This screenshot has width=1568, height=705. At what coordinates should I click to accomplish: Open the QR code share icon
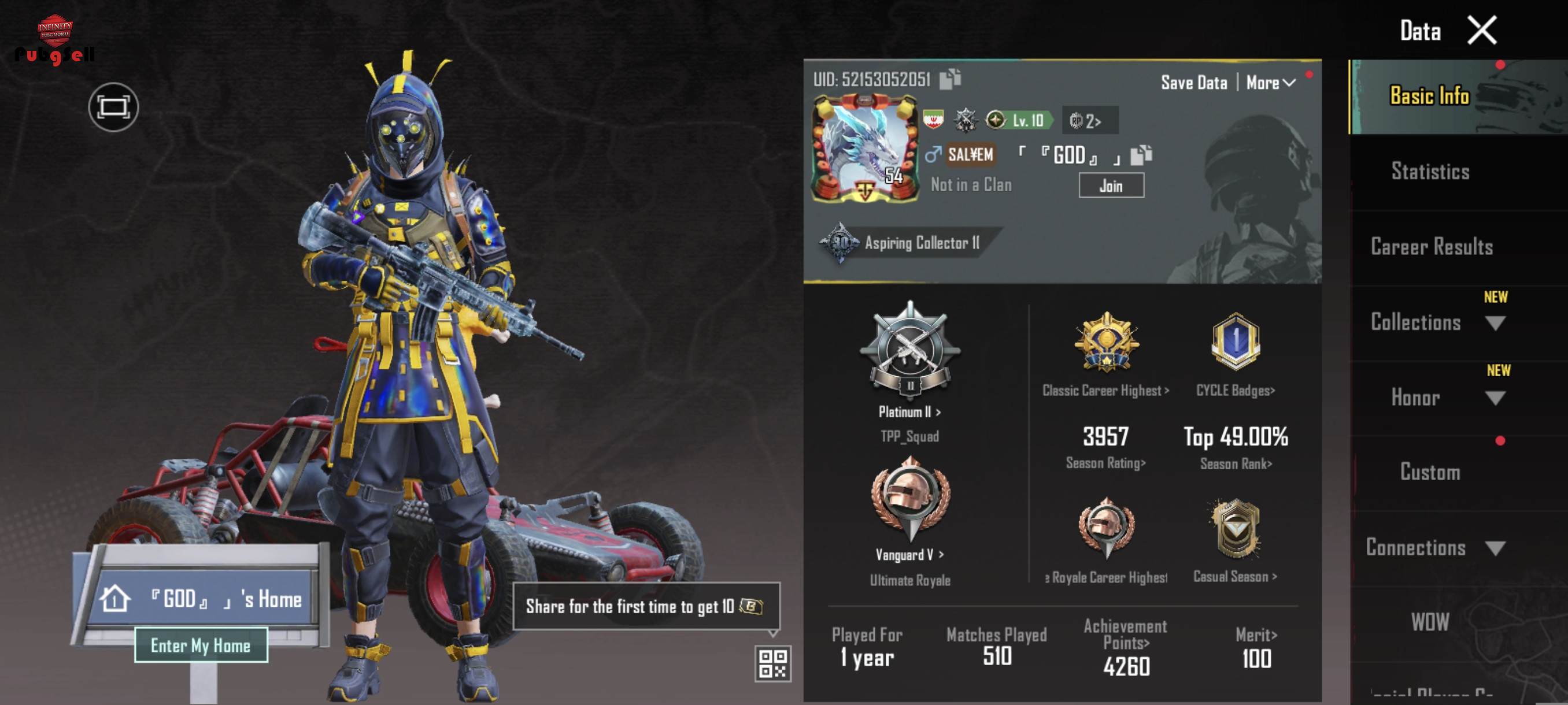(772, 663)
